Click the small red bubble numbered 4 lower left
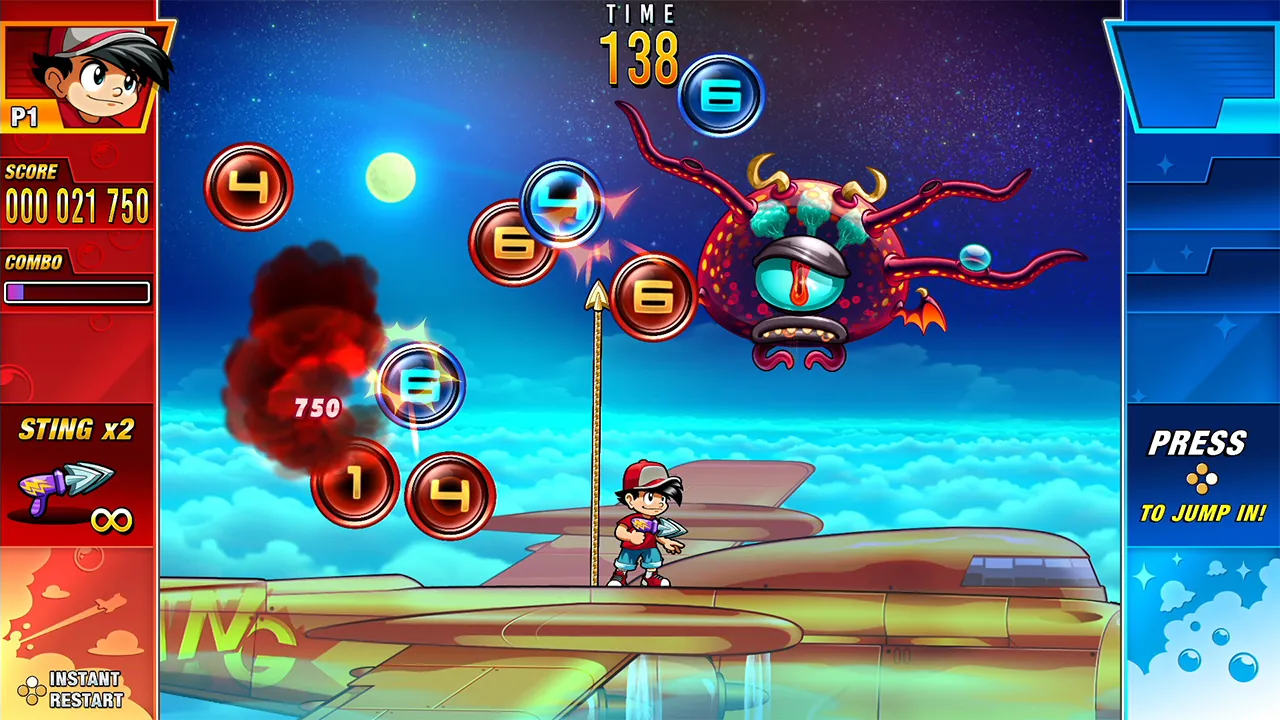This screenshot has height=720, width=1280. tap(452, 494)
